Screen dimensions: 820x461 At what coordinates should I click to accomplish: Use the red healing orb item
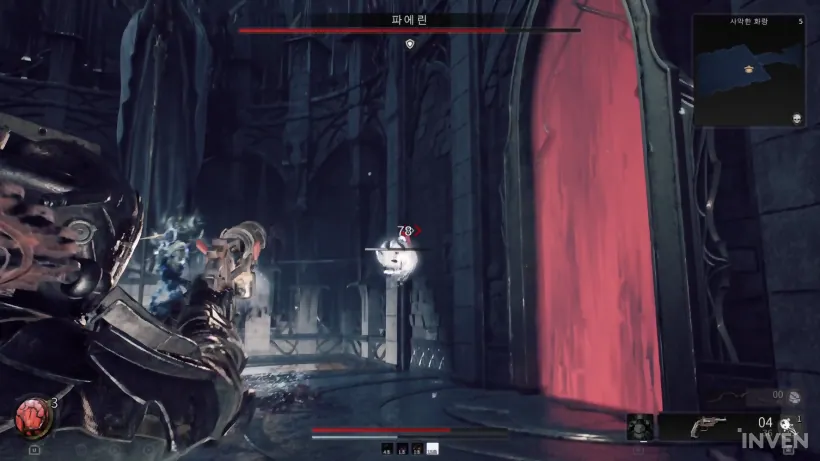(33, 413)
